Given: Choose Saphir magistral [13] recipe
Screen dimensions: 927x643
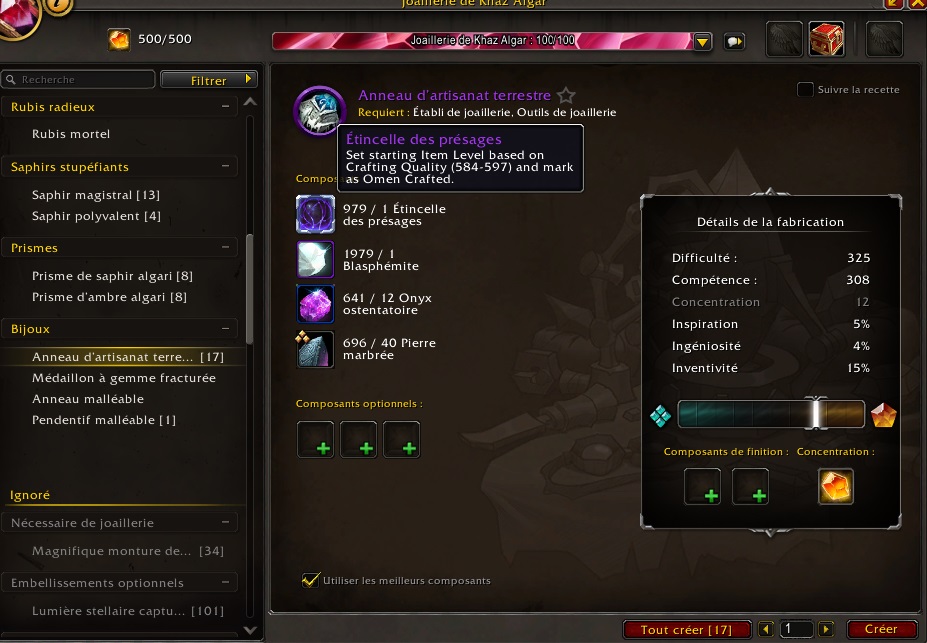Looking at the screenshot, I should coord(95,195).
